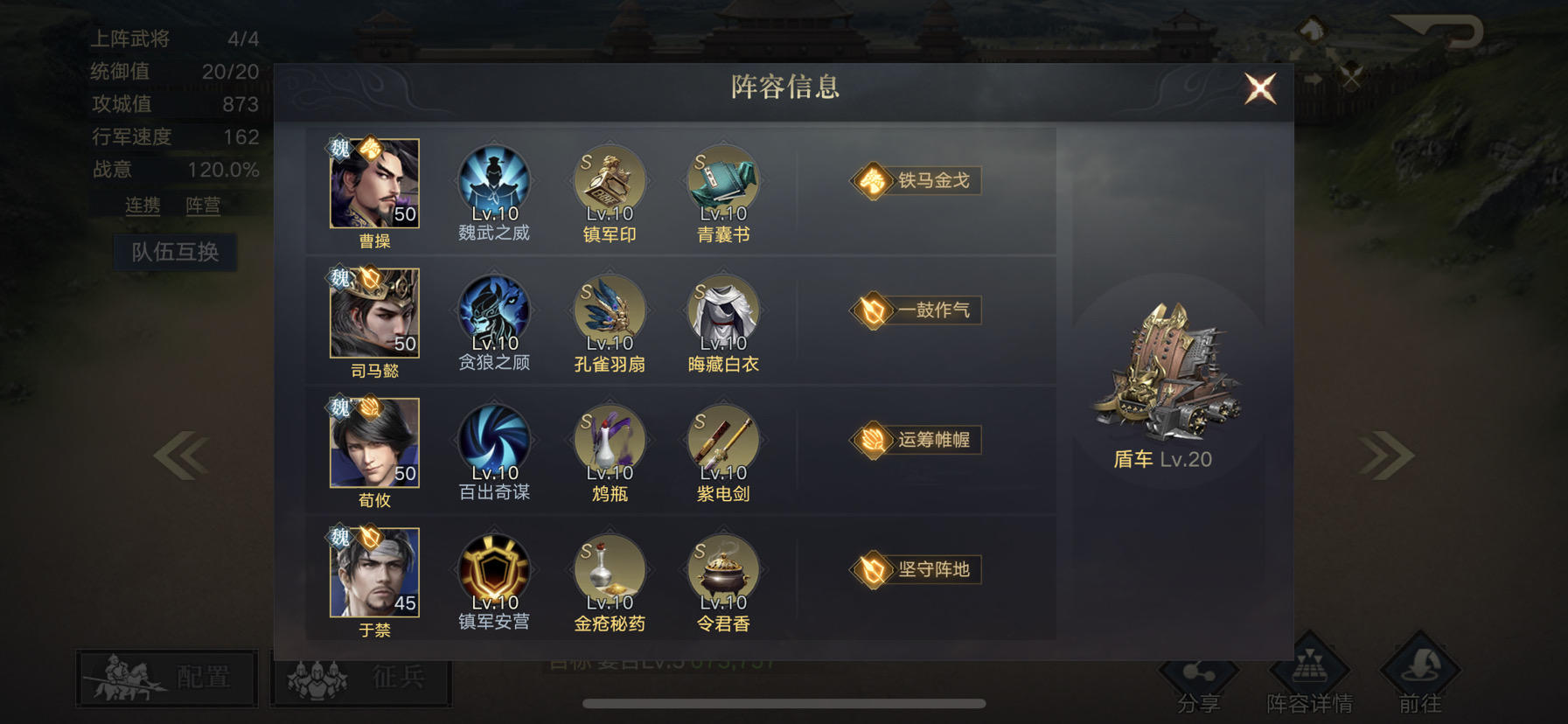The height and width of the screenshot is (724, 1568).
Task: Expand the next lineup with the right arrow
Action: point(1383,453)
